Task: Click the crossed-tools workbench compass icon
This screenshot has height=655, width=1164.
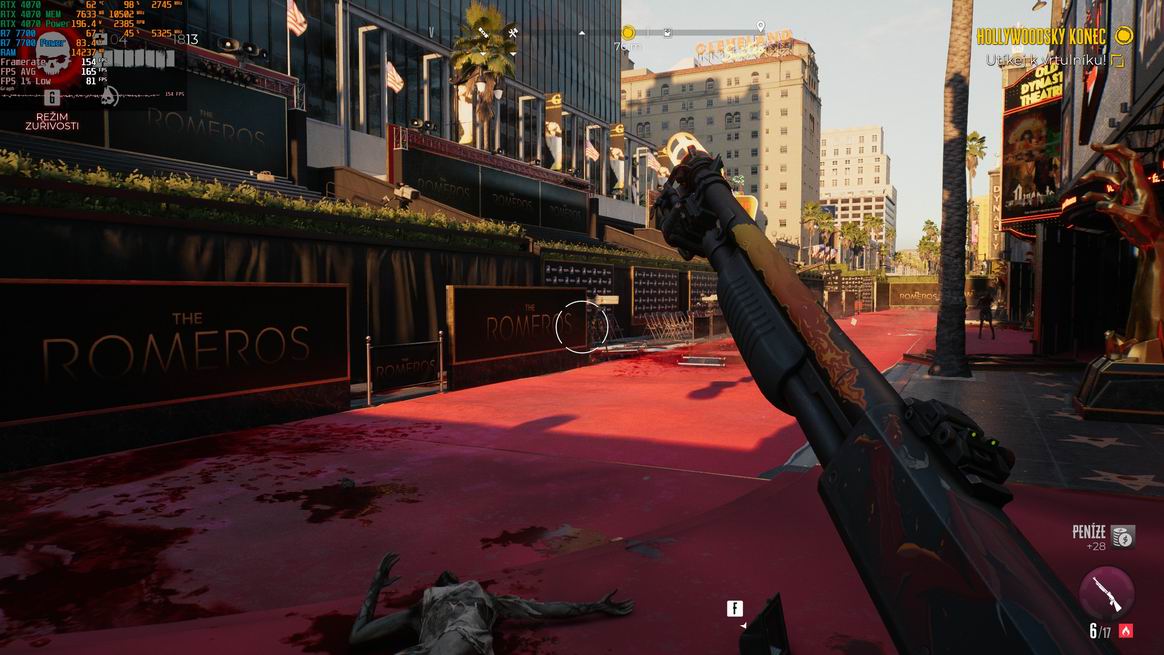Action: 512,33
